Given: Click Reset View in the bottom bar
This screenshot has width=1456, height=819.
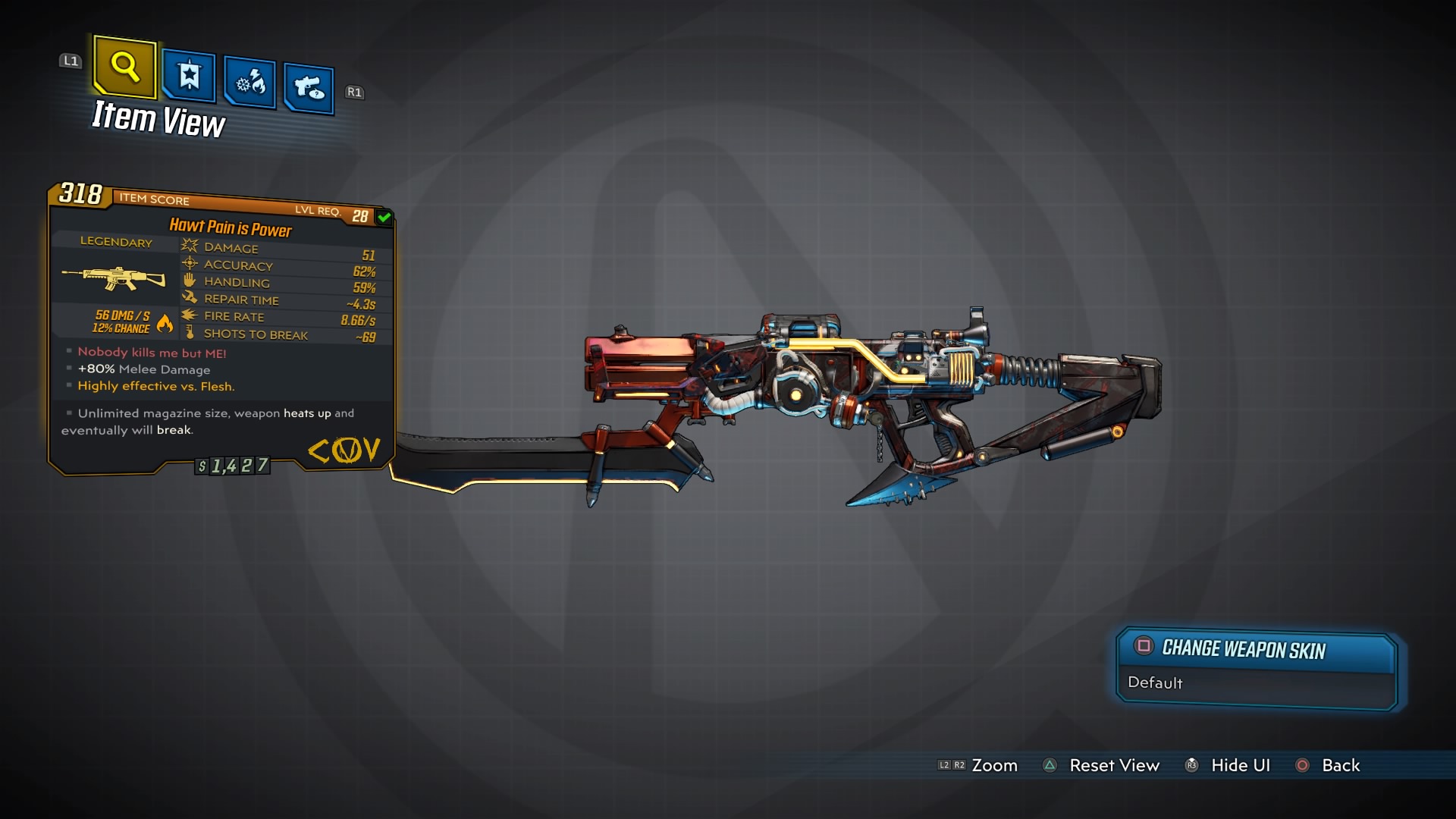Looking at the screenshot, I should (x=1114, y=765).
